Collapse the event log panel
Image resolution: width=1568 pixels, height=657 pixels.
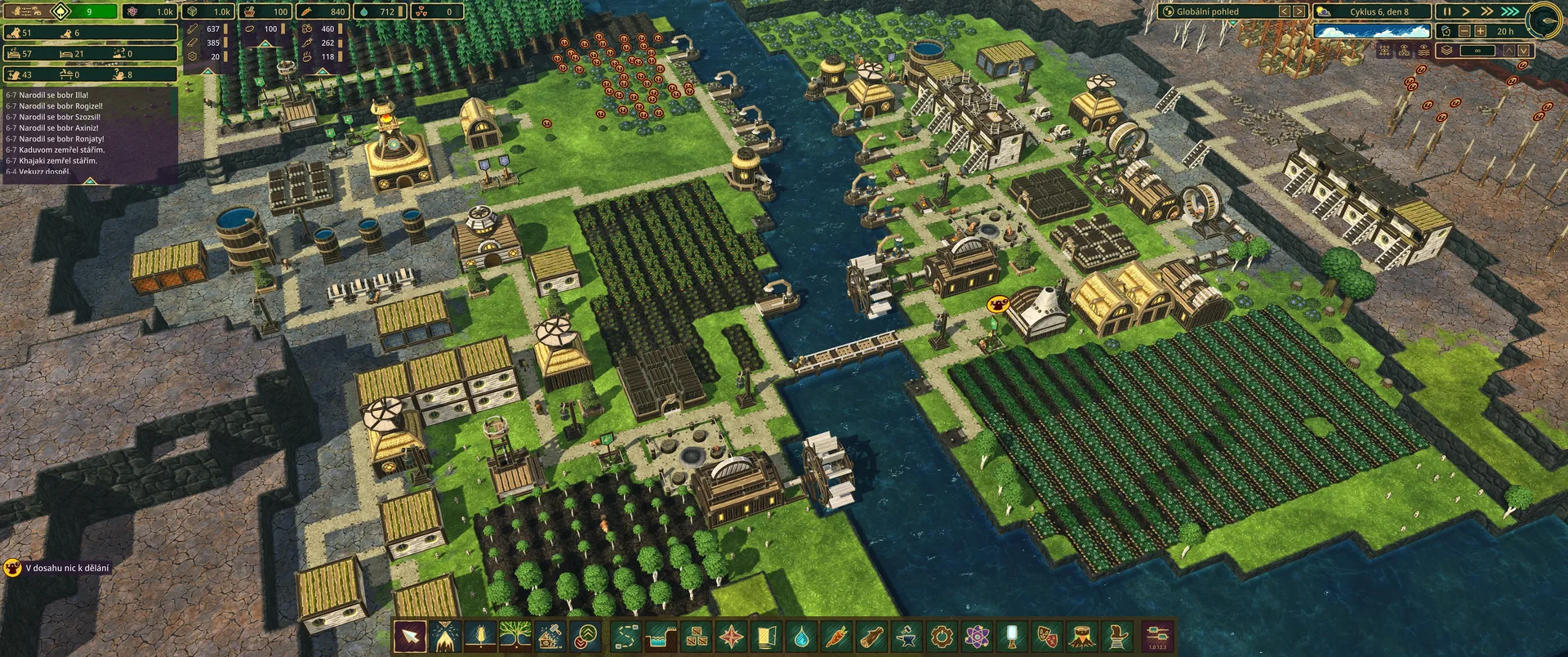[90, 181]
